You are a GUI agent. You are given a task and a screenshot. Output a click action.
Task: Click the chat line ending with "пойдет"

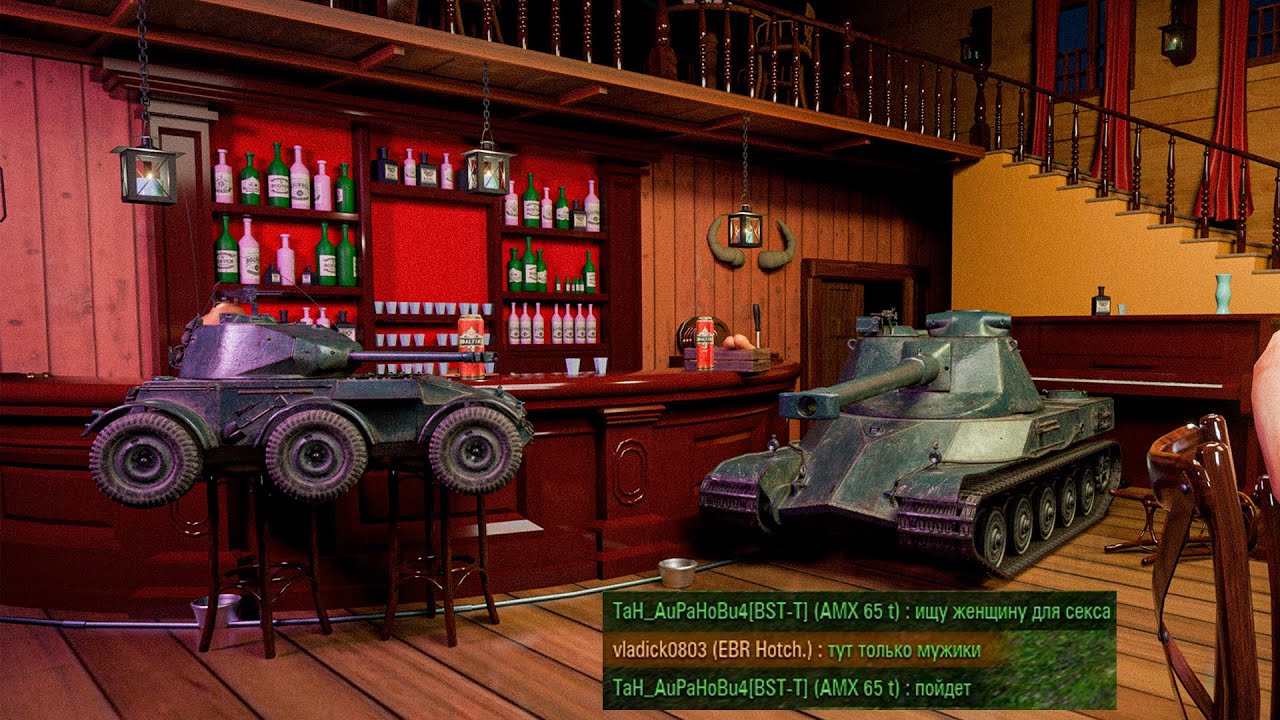790,688
